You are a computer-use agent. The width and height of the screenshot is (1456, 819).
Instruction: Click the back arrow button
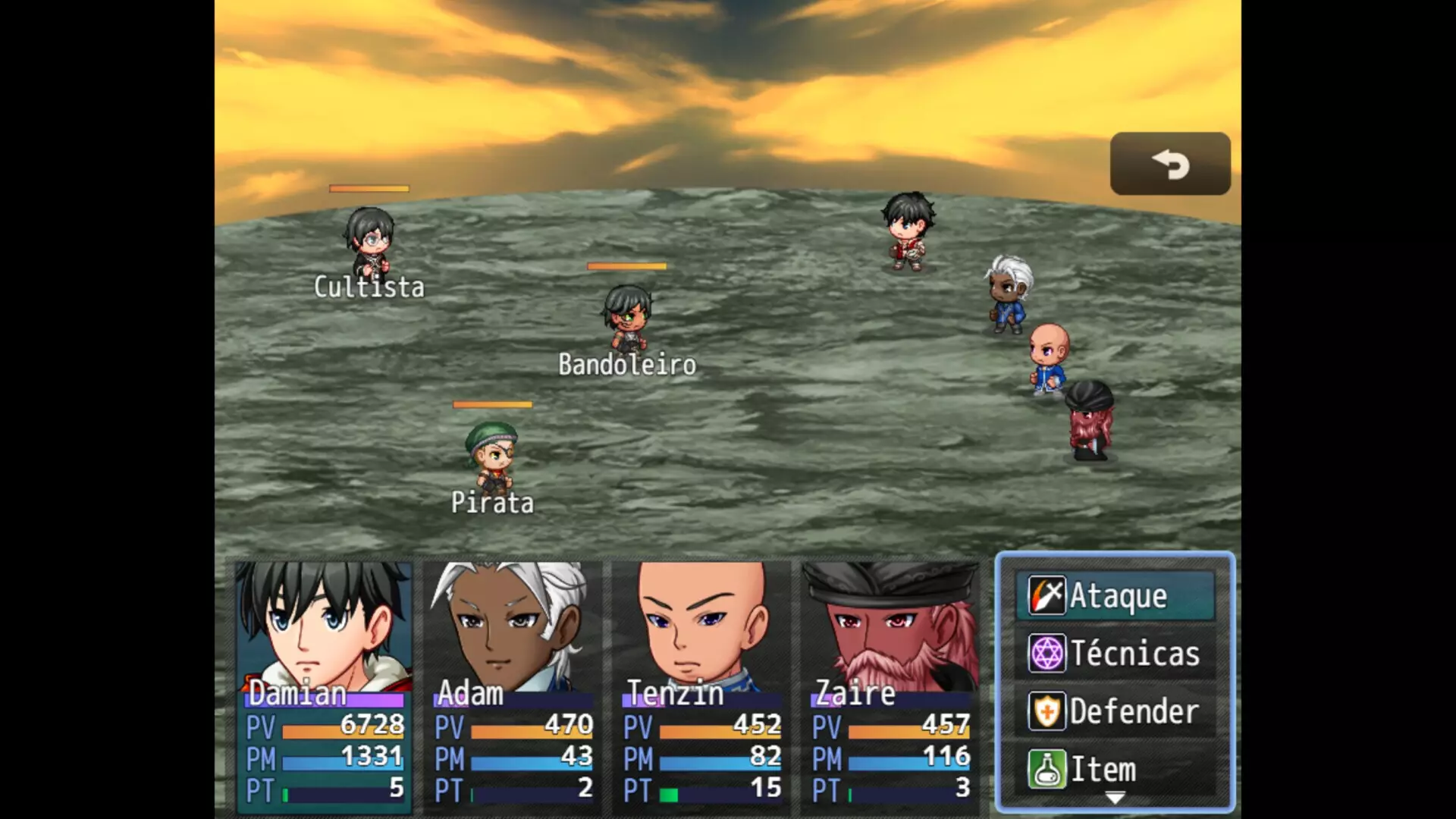pyautogui.click(x=1169, y=164)
